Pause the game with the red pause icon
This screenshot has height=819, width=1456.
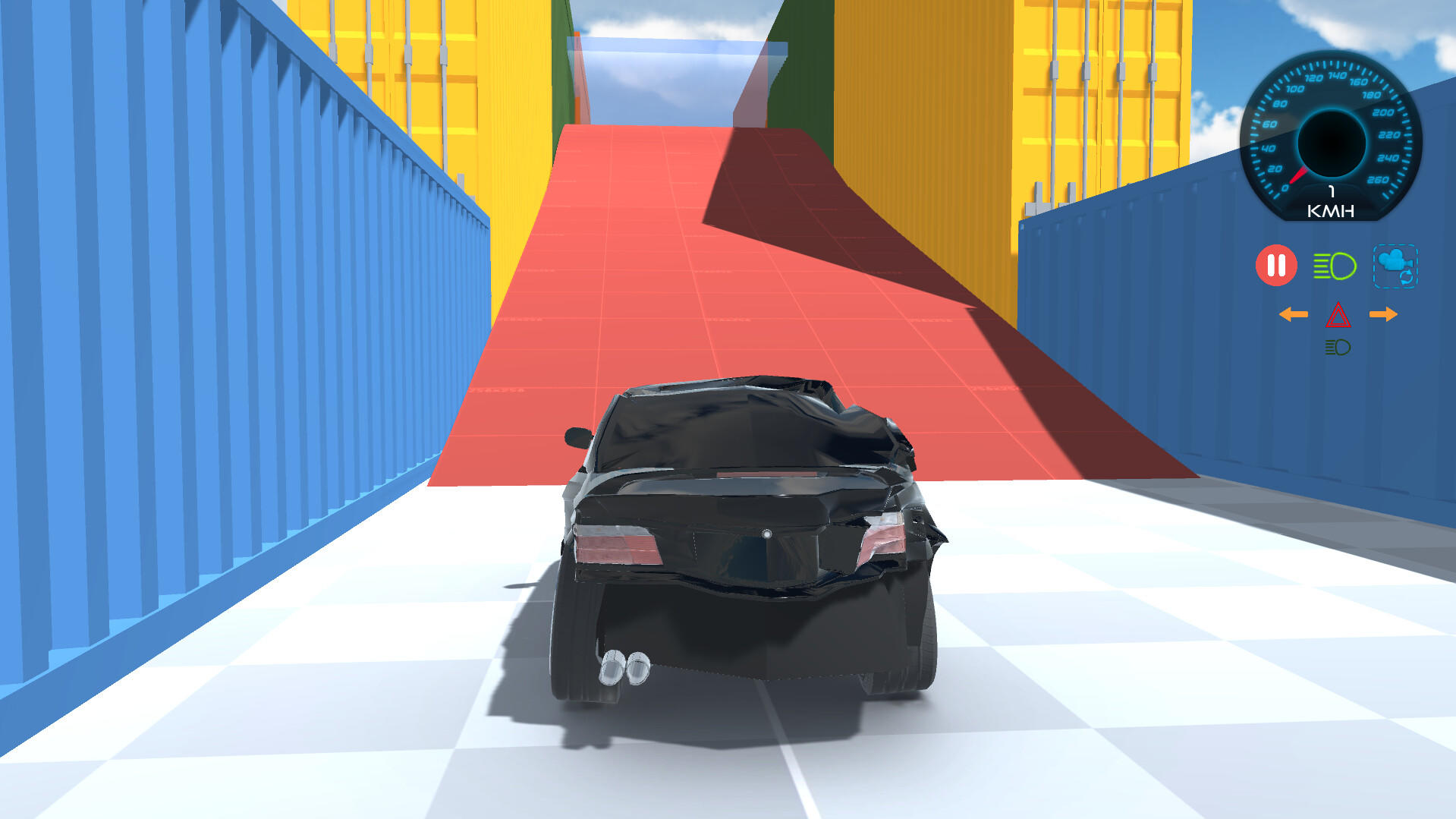tap(1276, 266)
